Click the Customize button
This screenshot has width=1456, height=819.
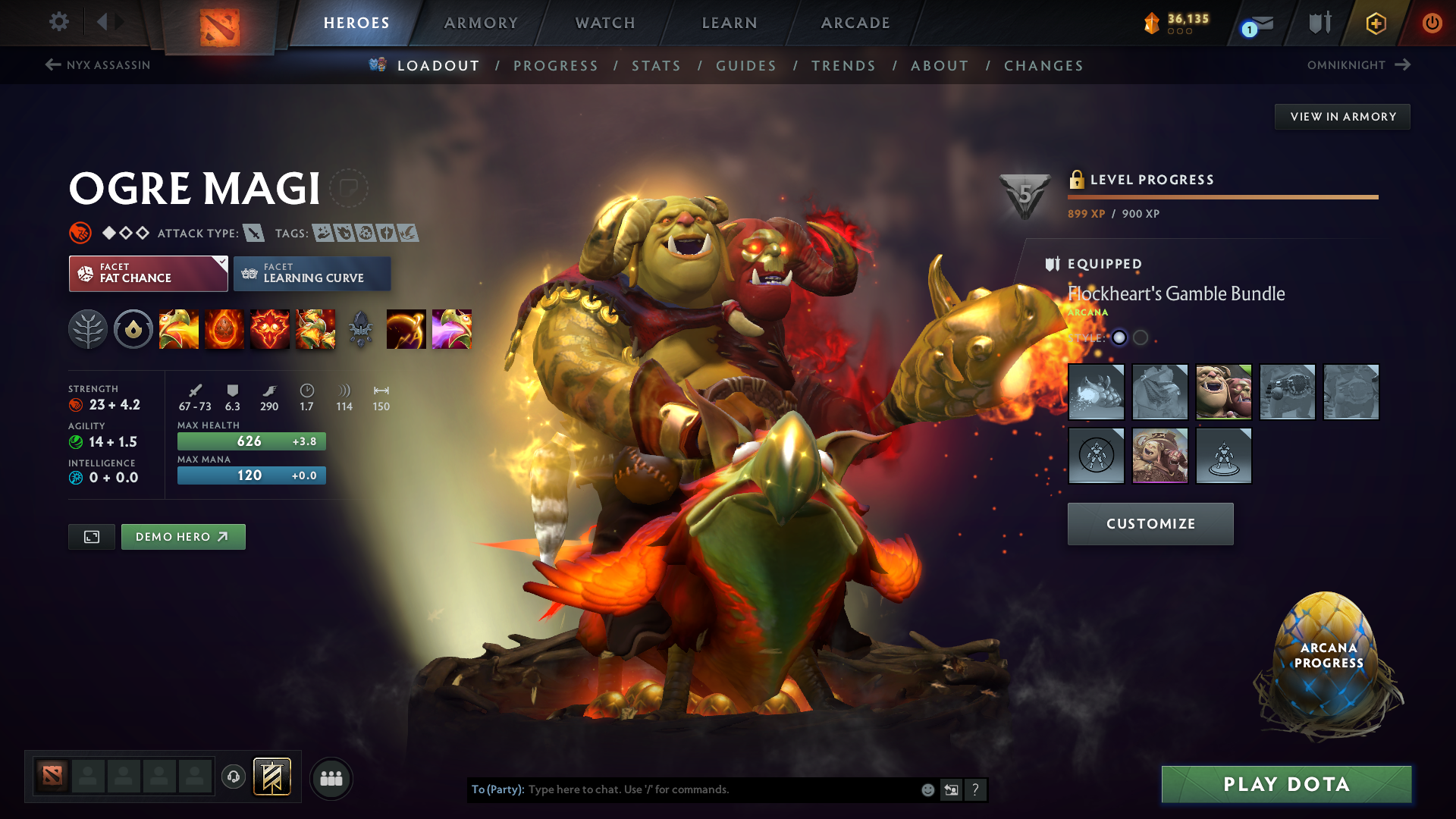point(1150,523)
